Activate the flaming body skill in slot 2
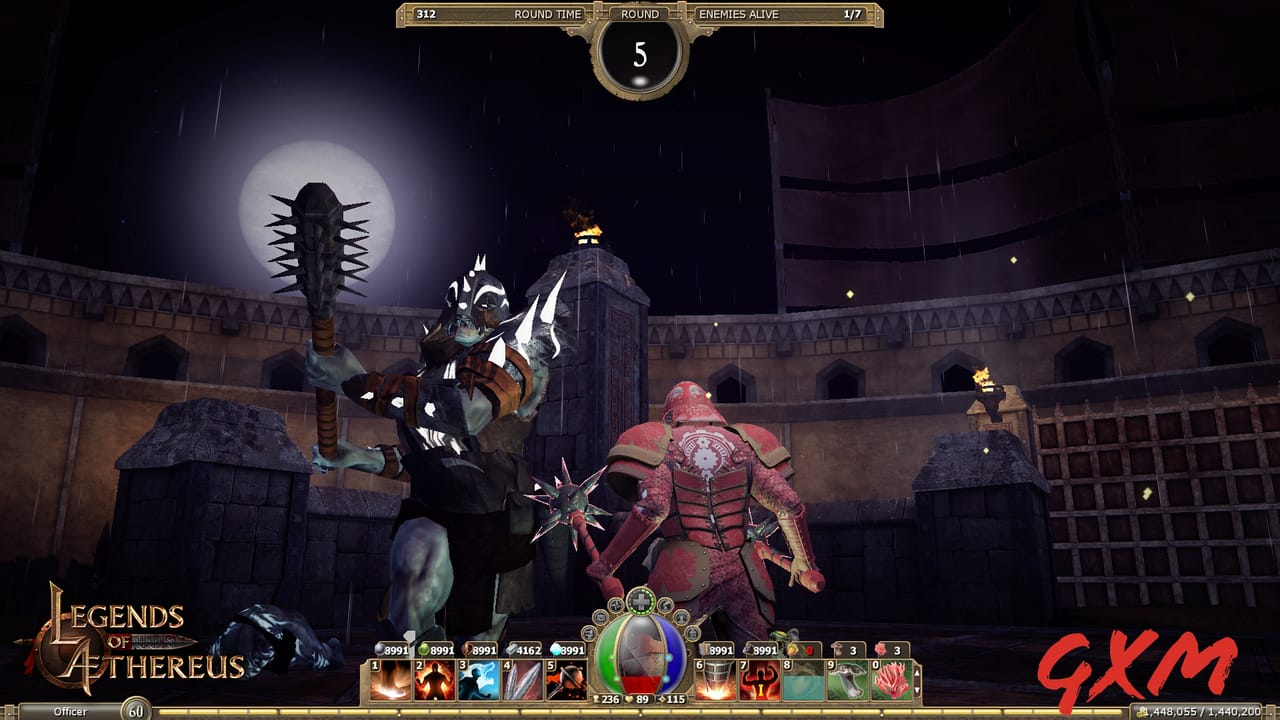1280x720 pixels. [433, 679]
